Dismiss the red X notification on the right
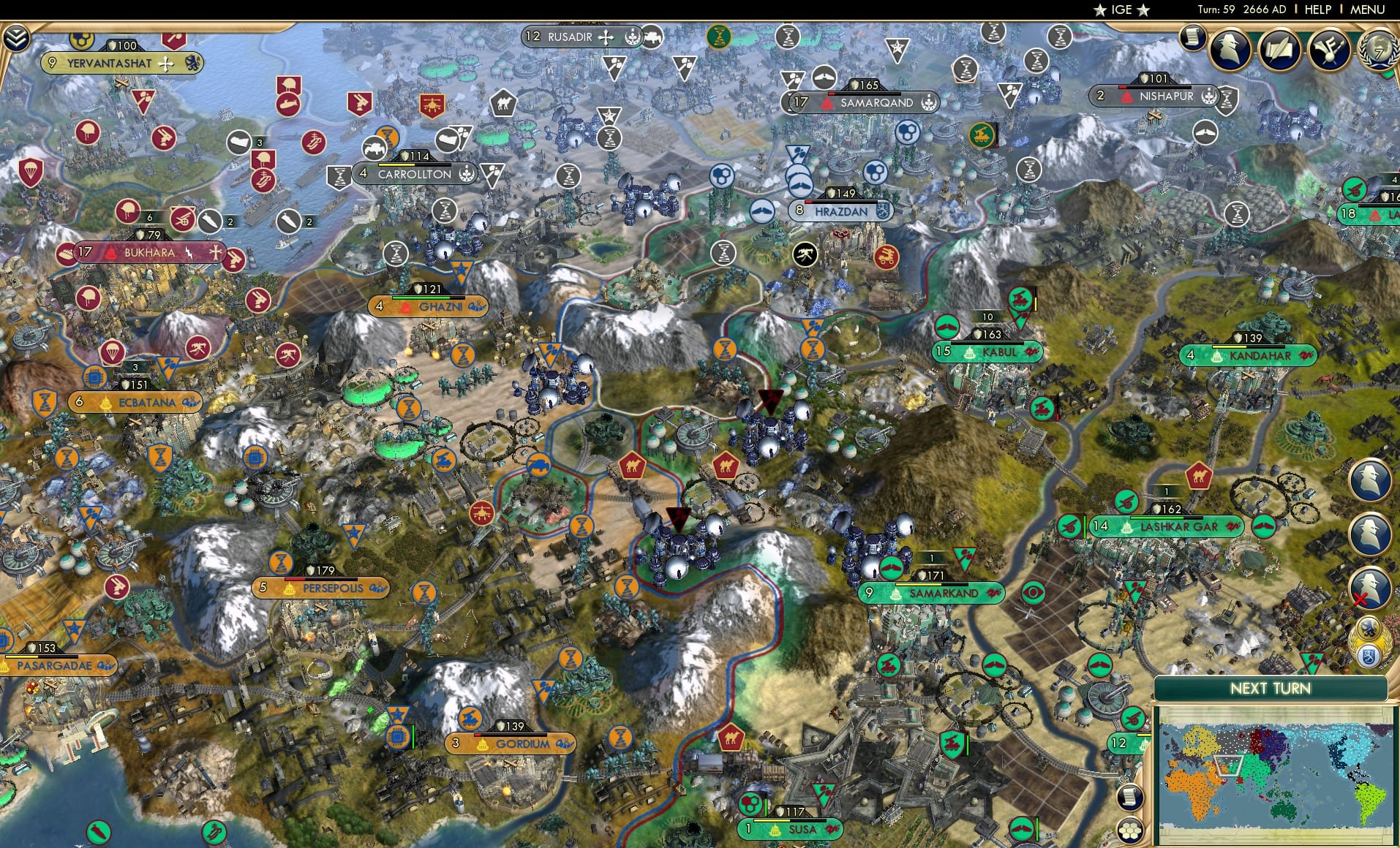This screenshot has width=1400, height=848. pyautogui.click(x=1360, y=598)
